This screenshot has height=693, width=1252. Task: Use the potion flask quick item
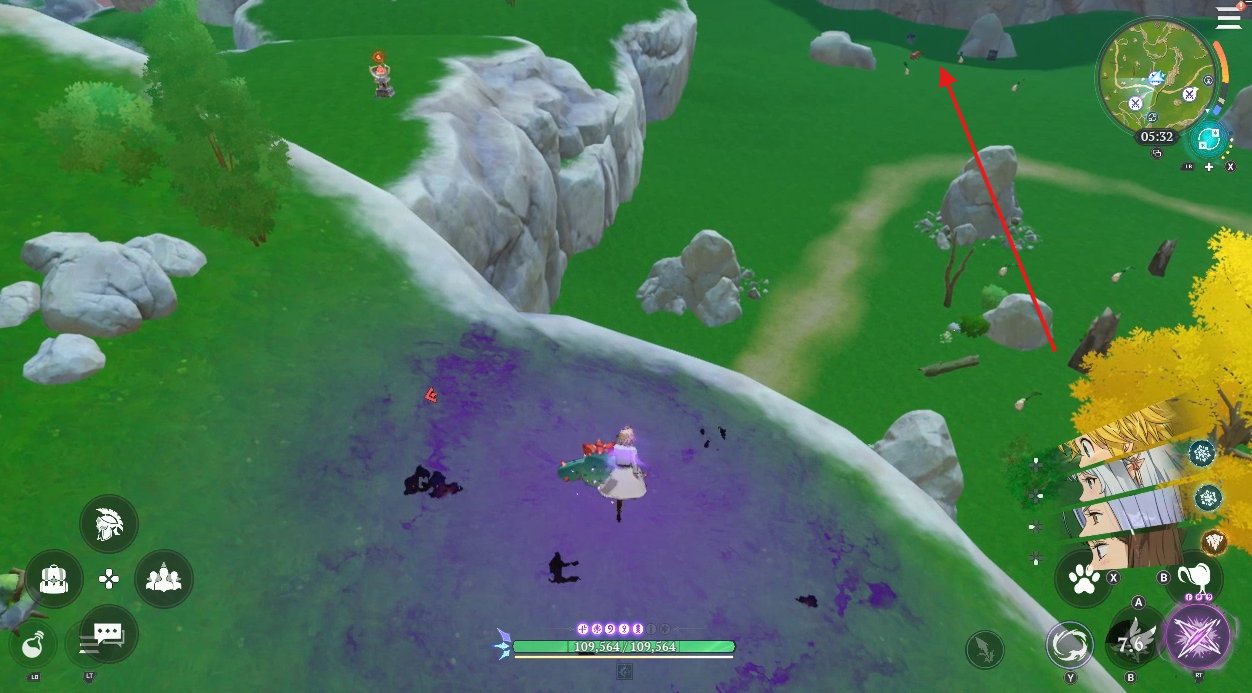(x=33, y=646)
